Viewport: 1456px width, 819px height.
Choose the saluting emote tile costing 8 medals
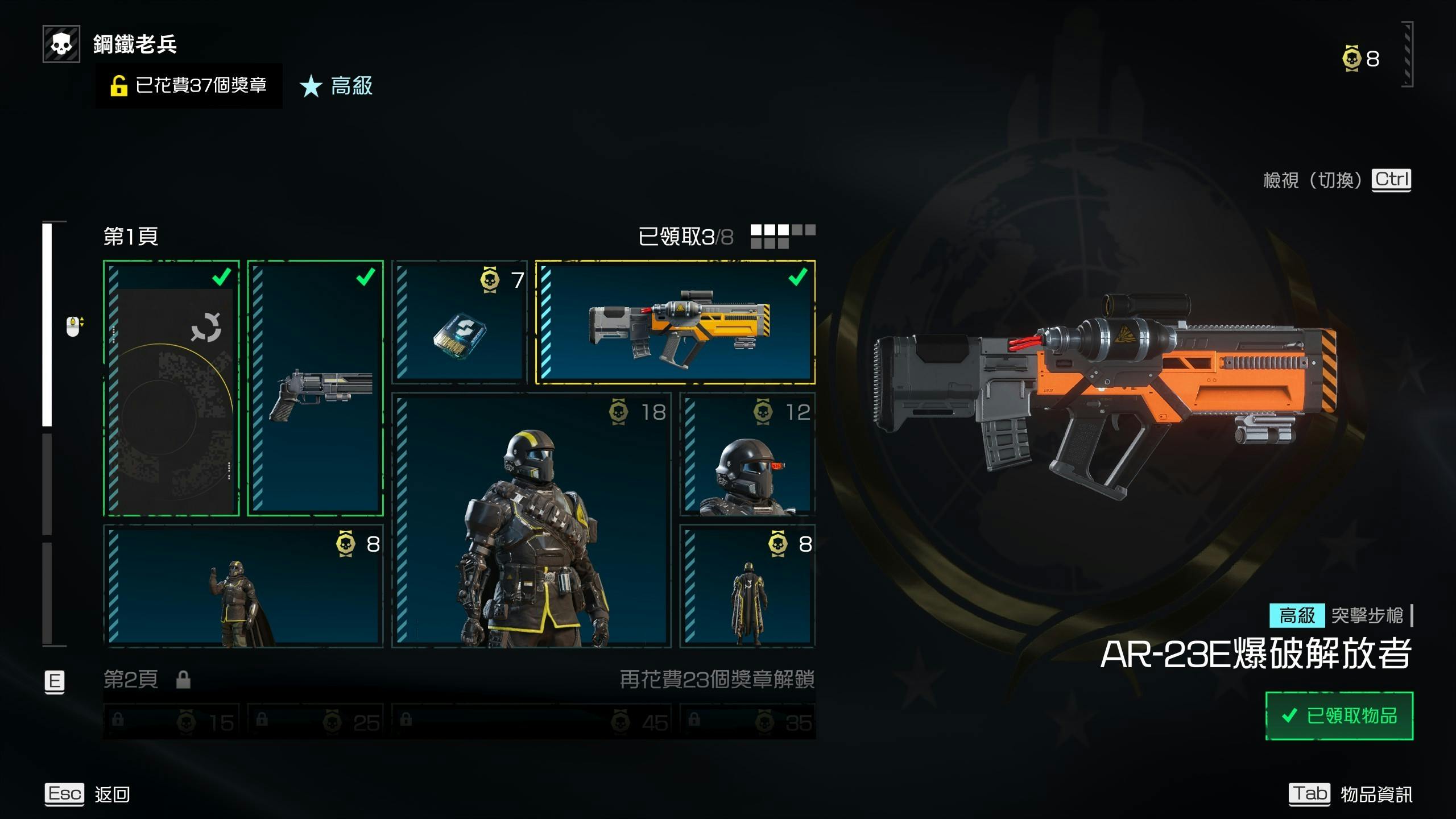[x=243, y=586]
